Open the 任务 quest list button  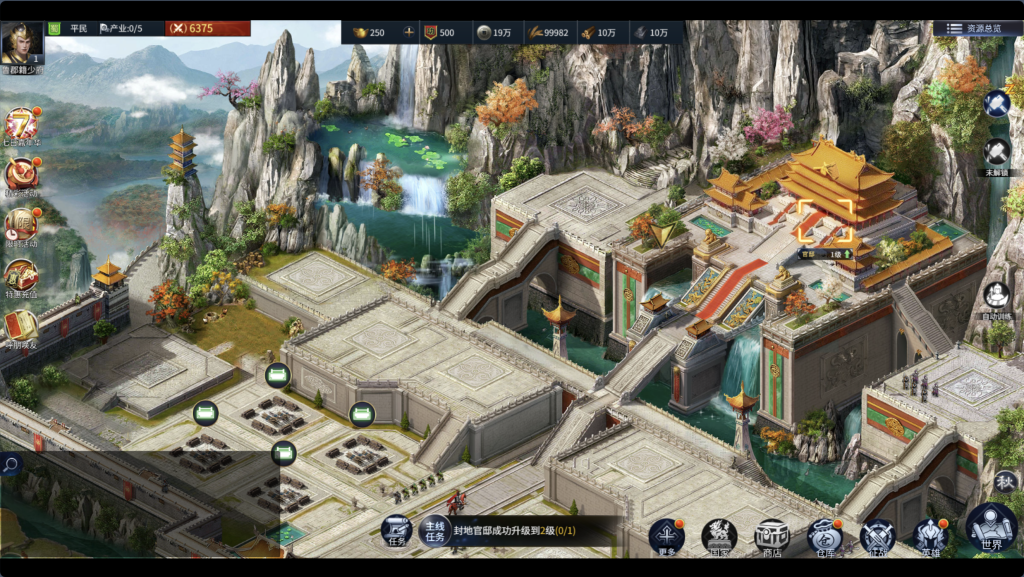coord(396,532)
